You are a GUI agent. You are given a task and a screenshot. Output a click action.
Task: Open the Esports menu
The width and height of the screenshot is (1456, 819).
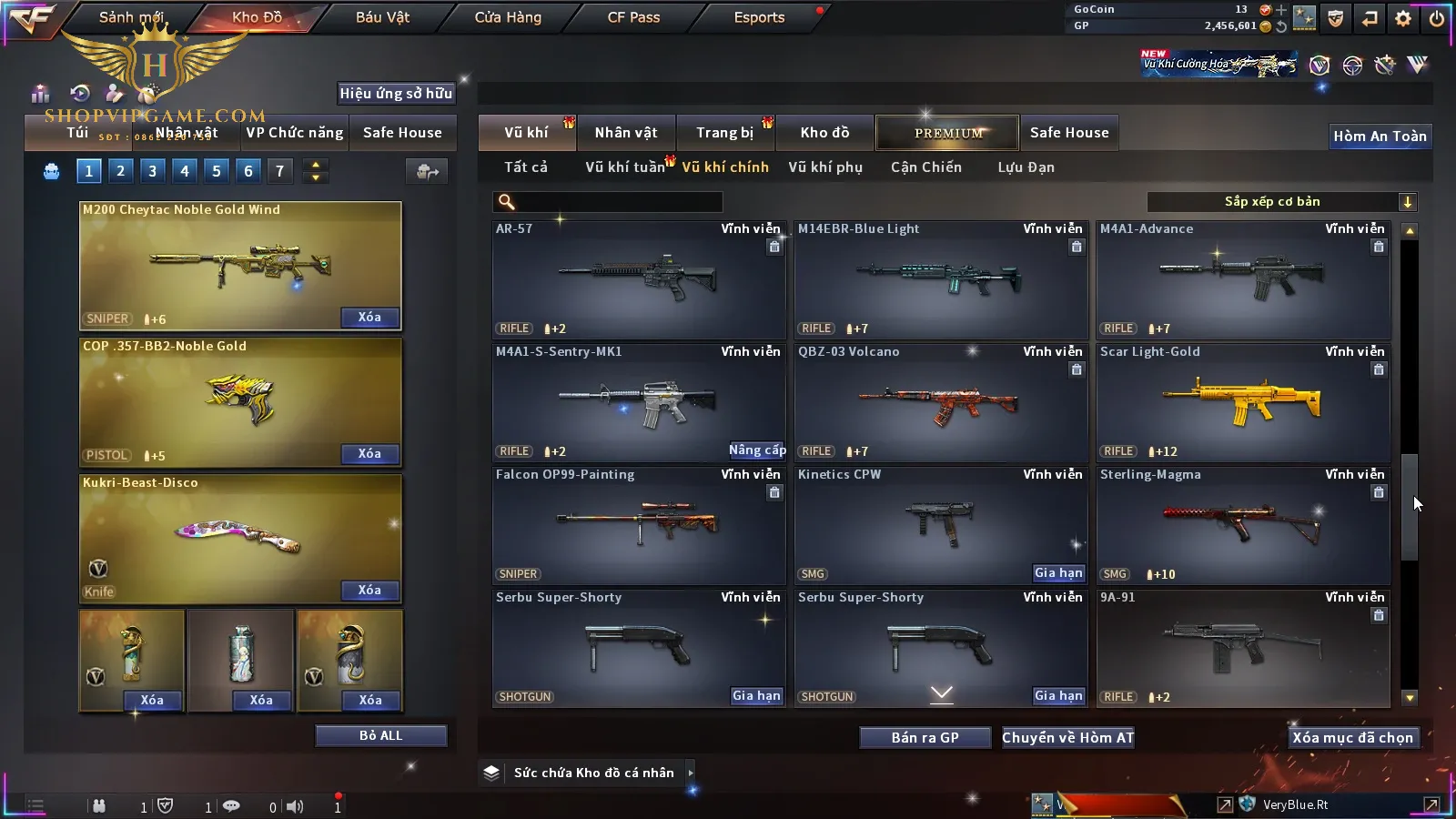point(759,17)
